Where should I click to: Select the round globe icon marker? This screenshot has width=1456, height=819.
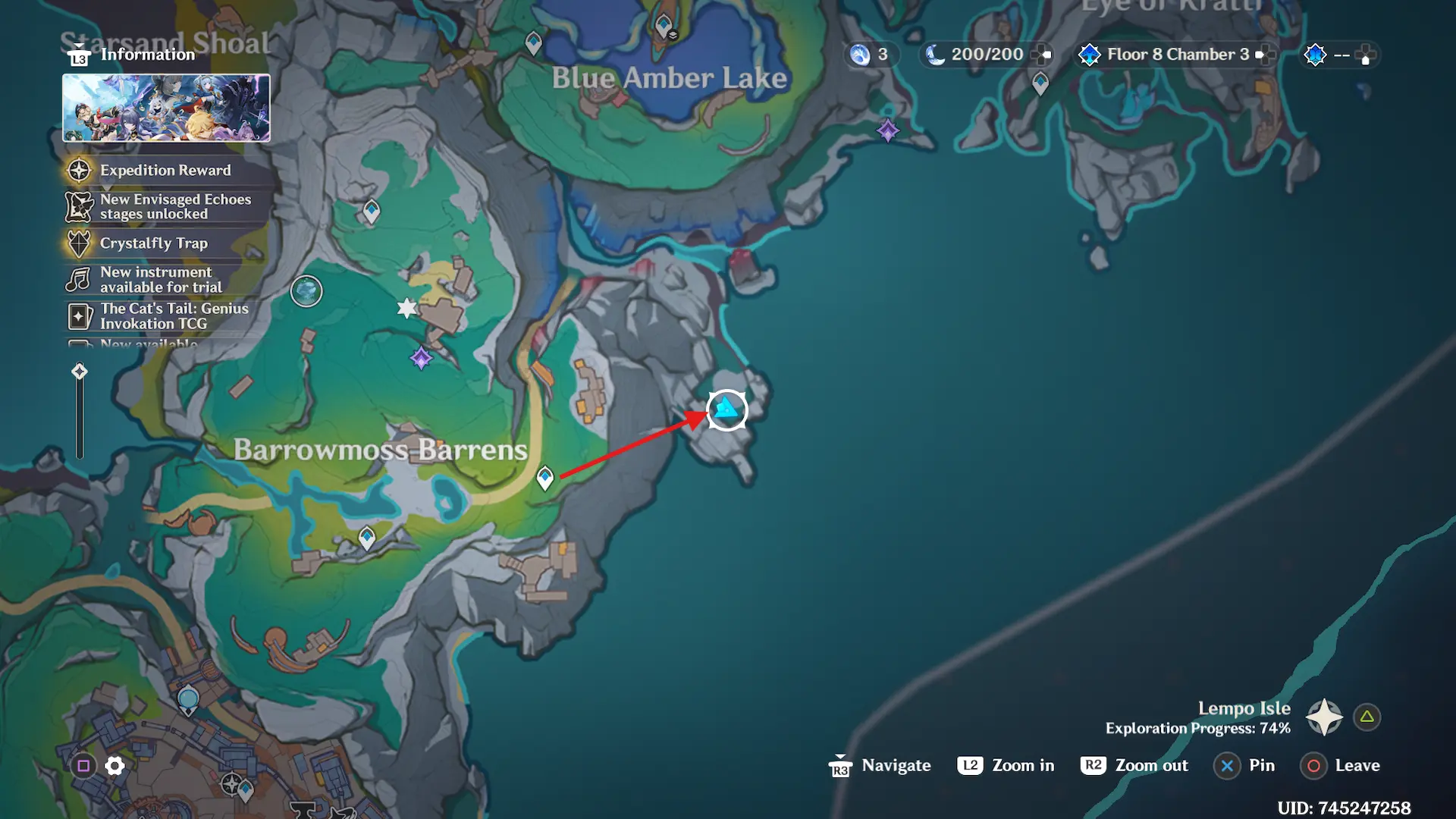306,290
